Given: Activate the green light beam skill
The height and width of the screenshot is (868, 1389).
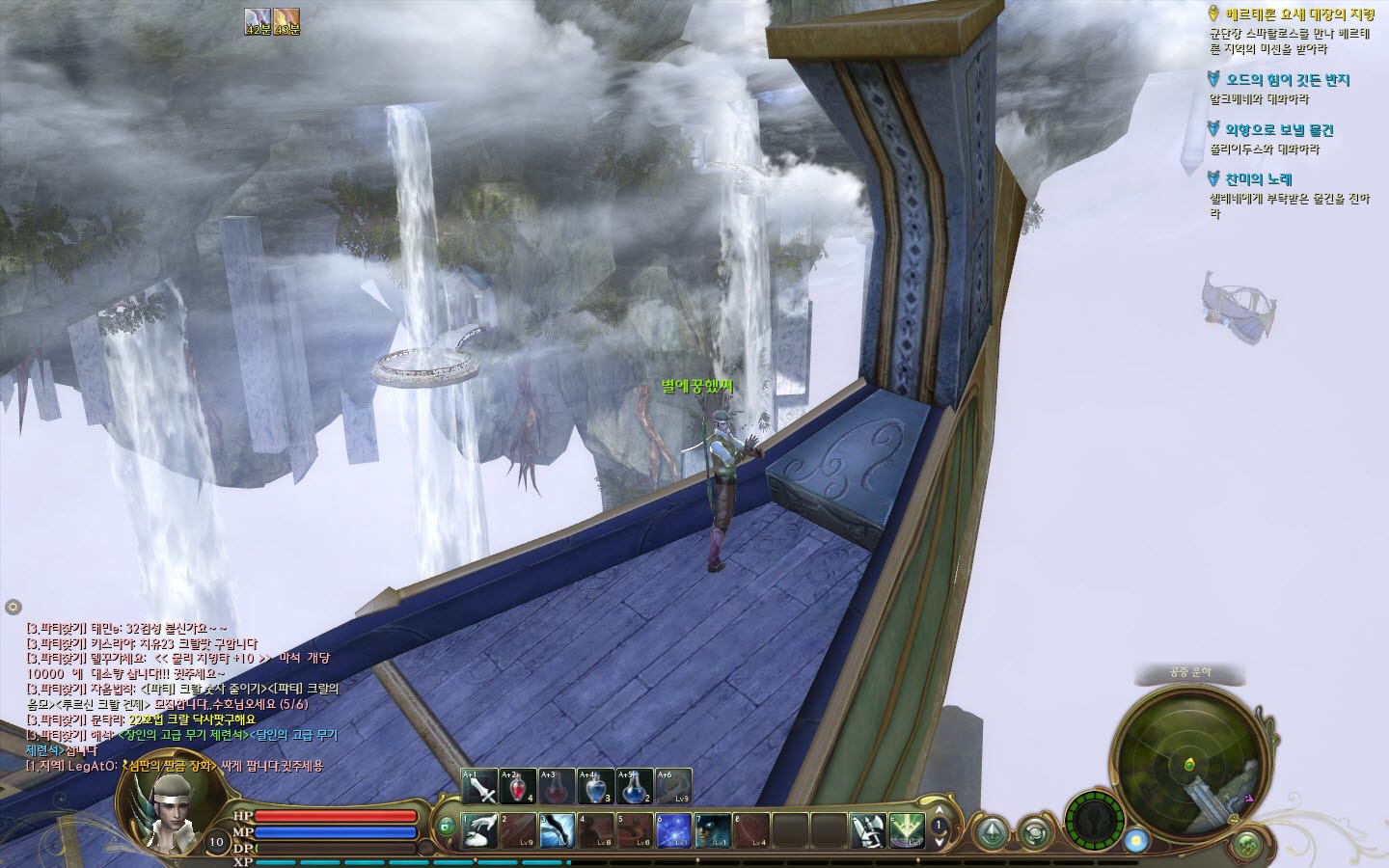Looking at the screenshot, I should coord(907,830).
